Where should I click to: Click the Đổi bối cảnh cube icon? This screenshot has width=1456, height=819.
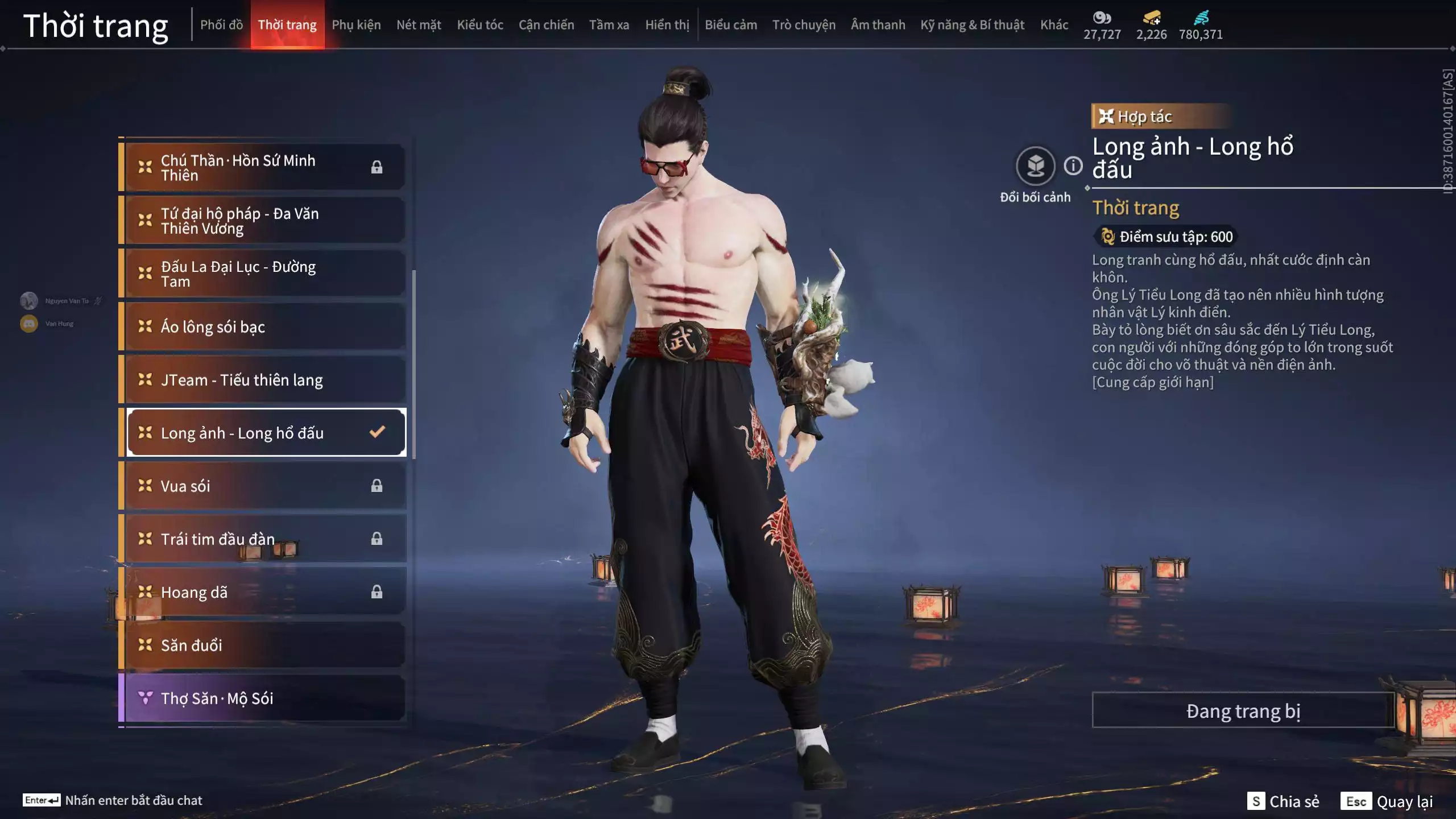(x=1037, y=166)
